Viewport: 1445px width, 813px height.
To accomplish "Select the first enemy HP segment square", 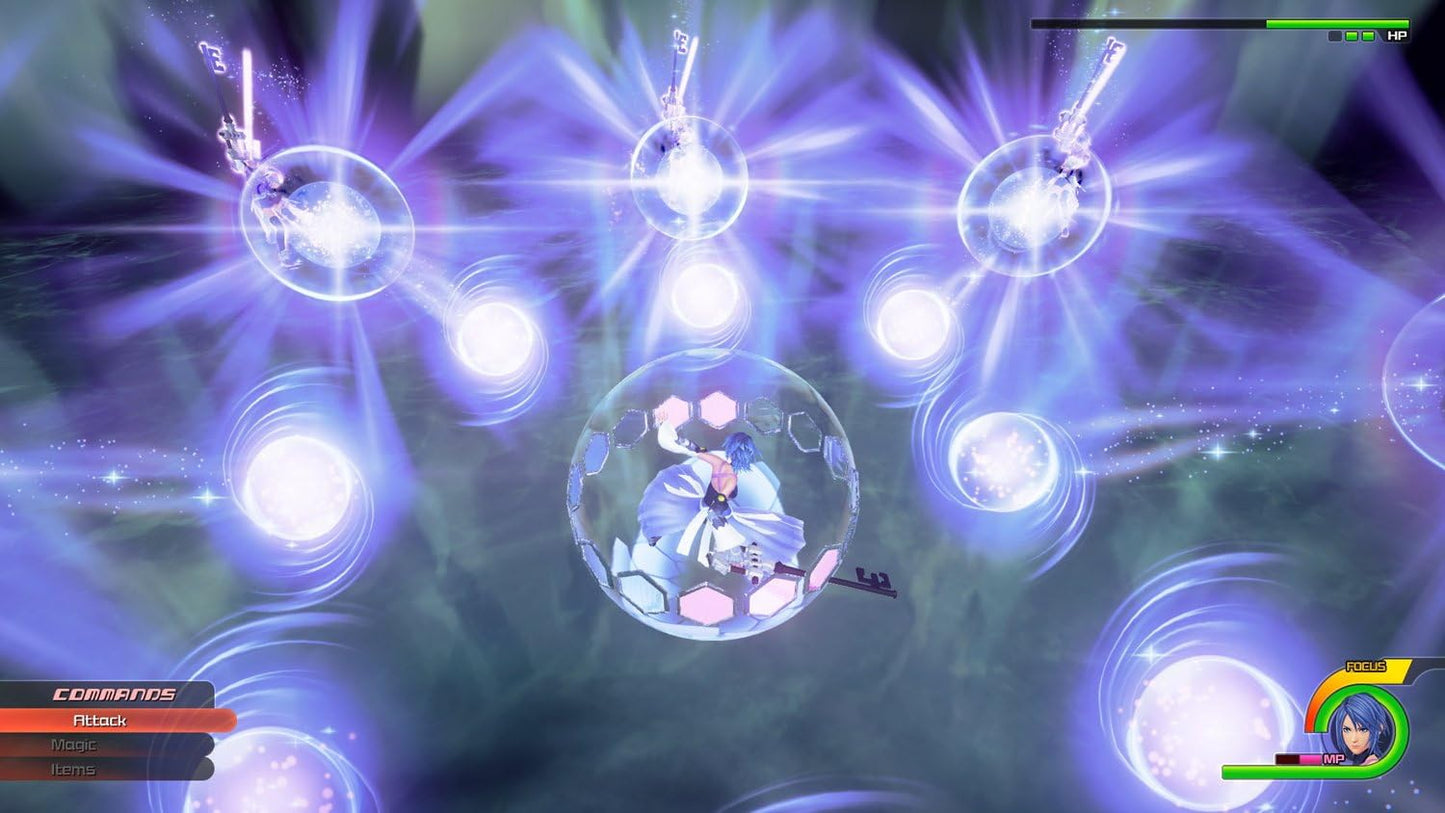I will point(1334,36).
